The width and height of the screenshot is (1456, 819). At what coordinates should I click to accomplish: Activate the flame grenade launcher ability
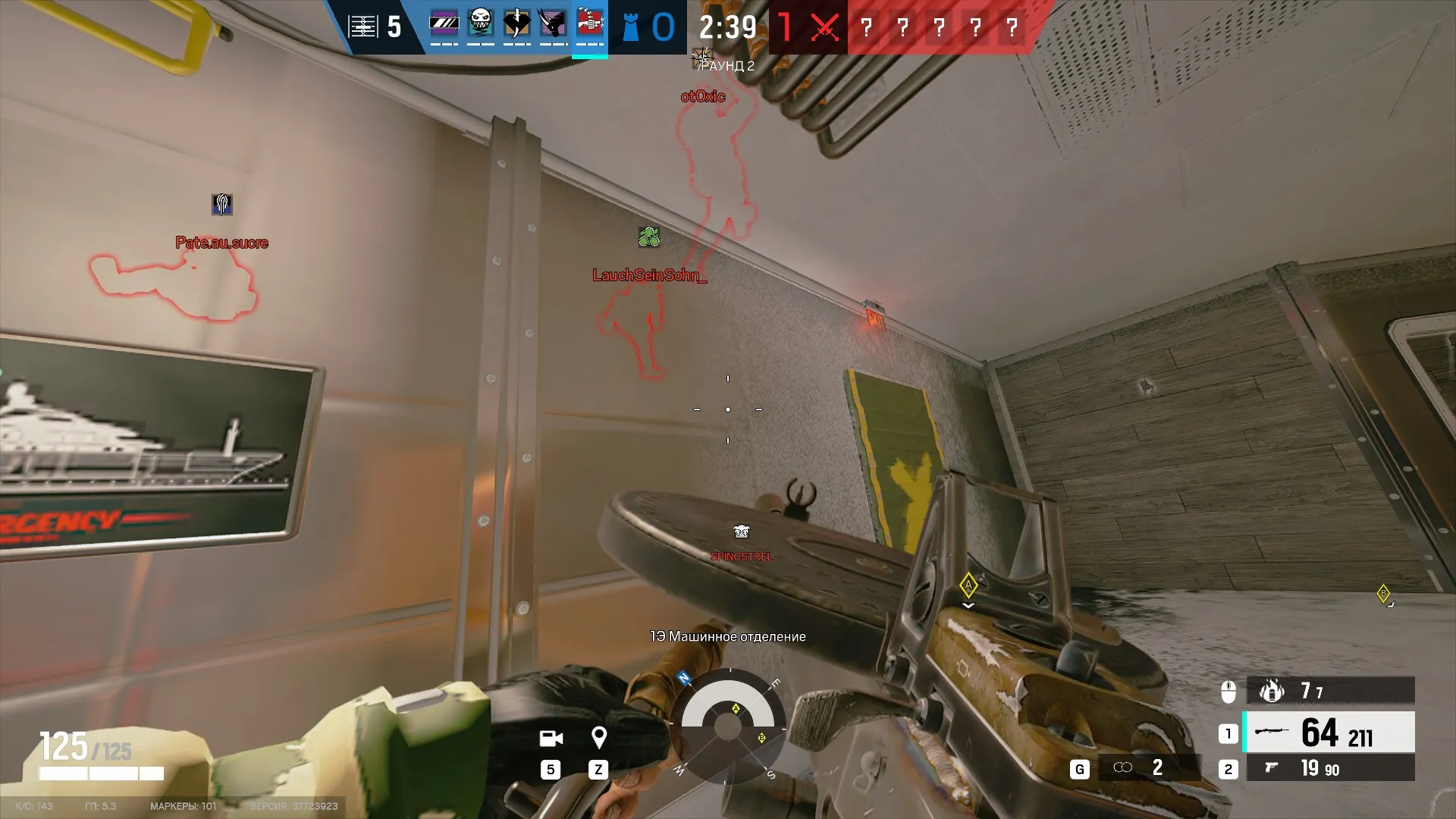[x=1272, y=690]
